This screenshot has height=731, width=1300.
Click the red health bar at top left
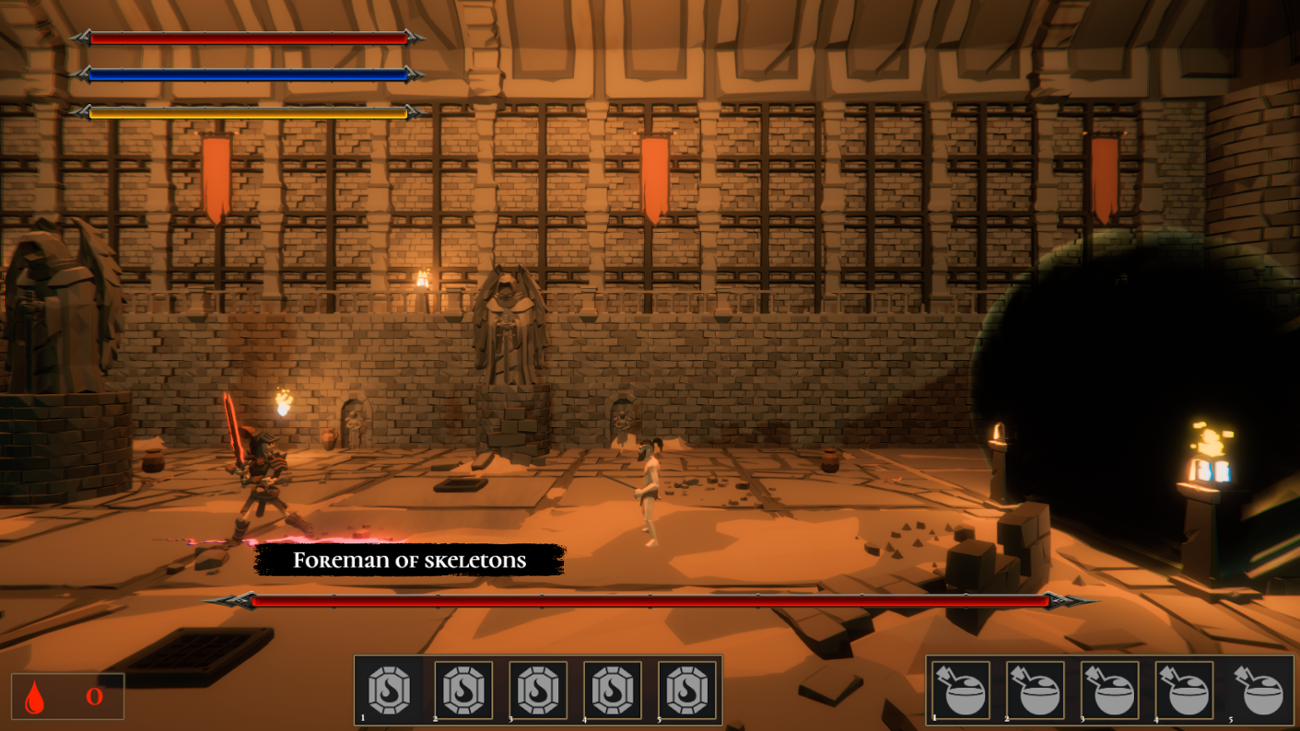(248, 38)
